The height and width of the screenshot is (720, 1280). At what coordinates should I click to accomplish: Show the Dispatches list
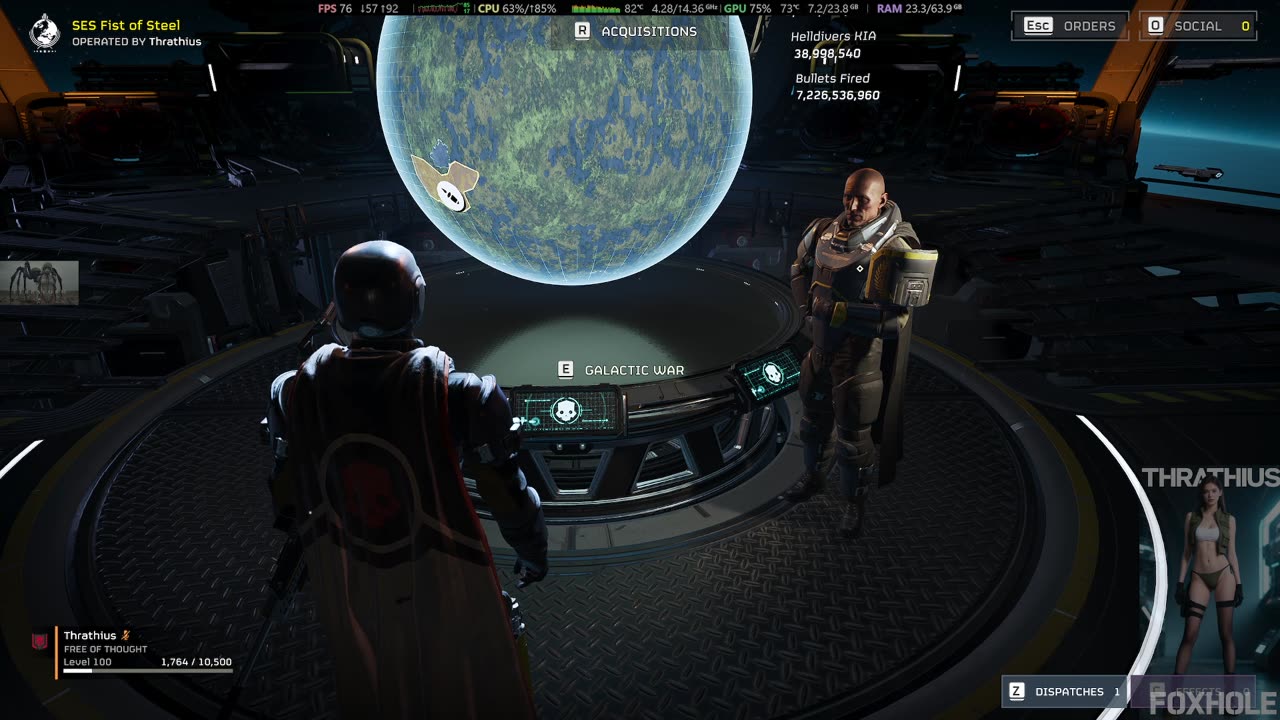tap(1064, 691)
